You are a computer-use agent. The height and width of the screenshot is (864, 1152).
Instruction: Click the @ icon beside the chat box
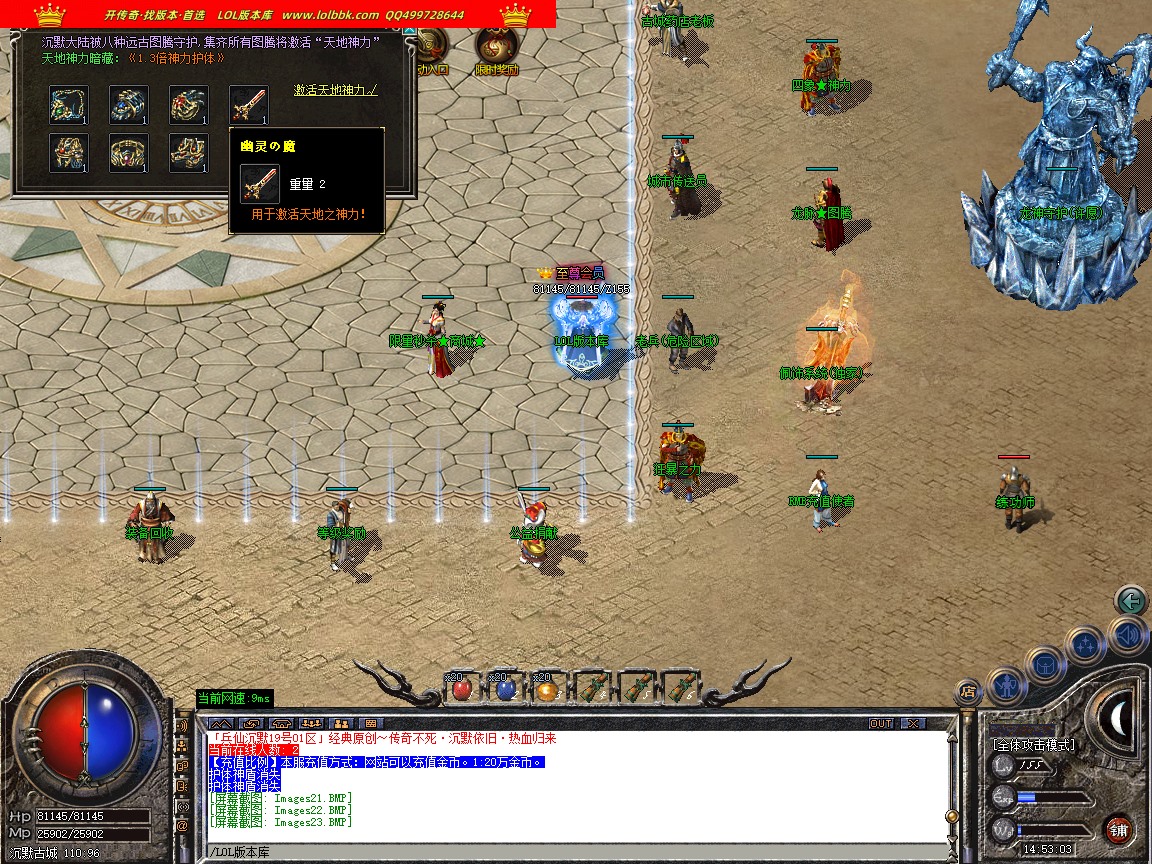click(x=182, y=826)
